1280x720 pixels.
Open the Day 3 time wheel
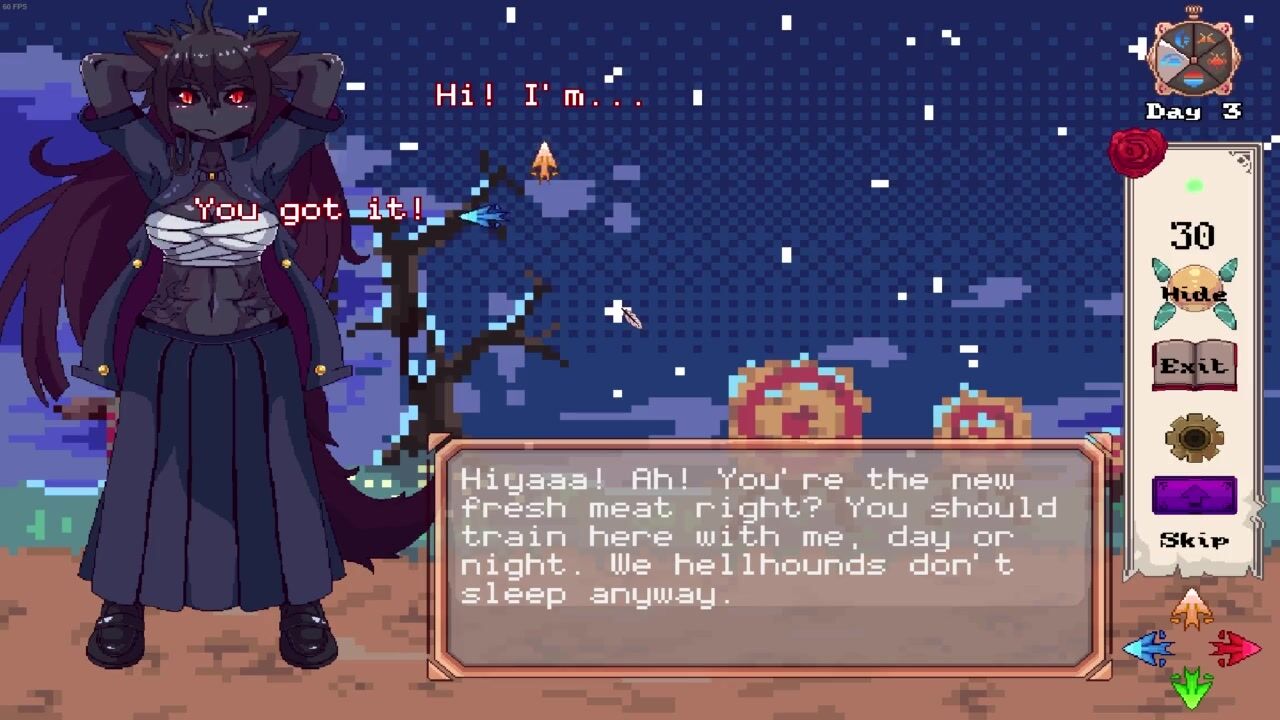coord(1196,56)
